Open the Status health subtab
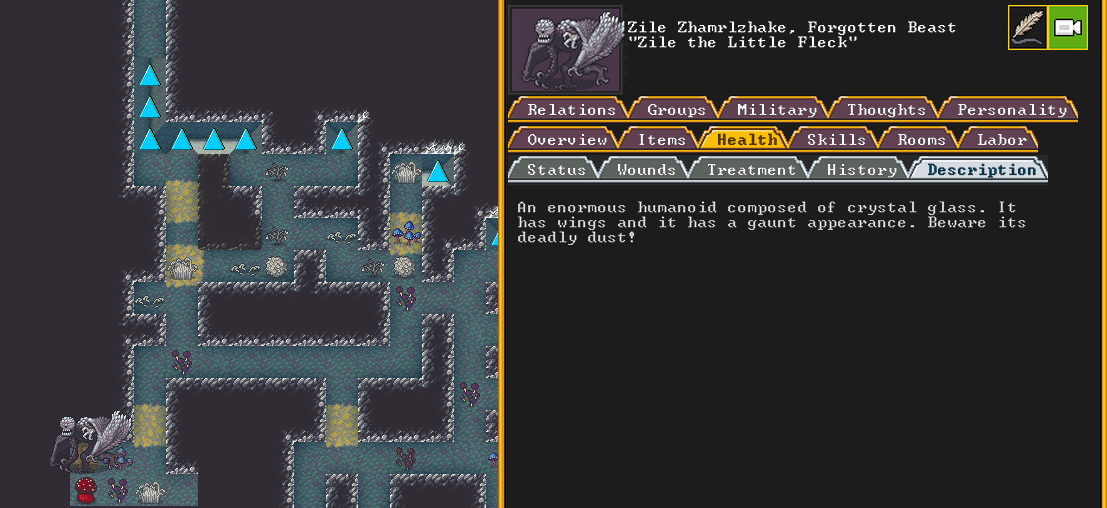 pos(556,170)
